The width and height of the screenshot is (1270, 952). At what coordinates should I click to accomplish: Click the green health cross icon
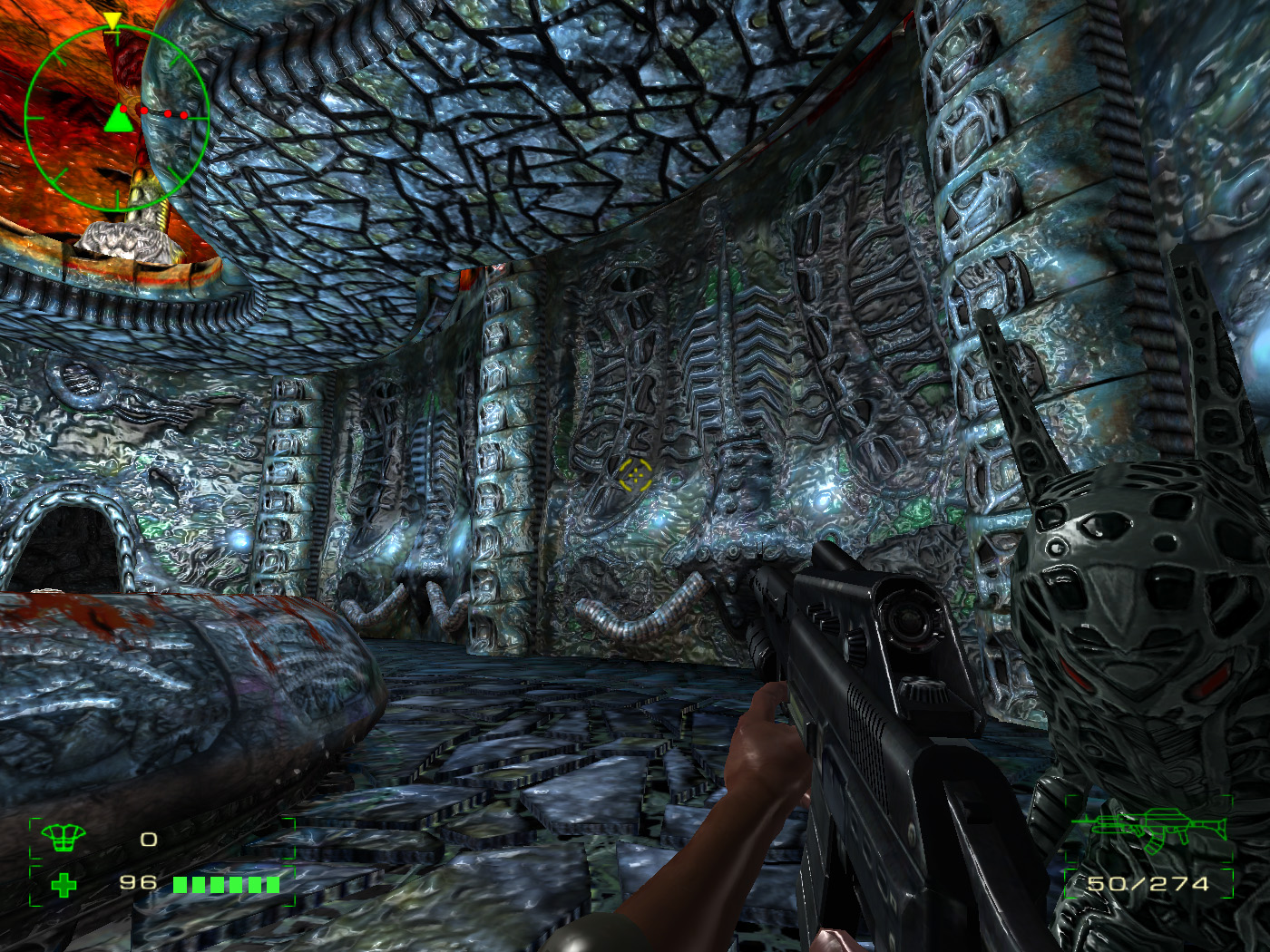pos(63,884)
